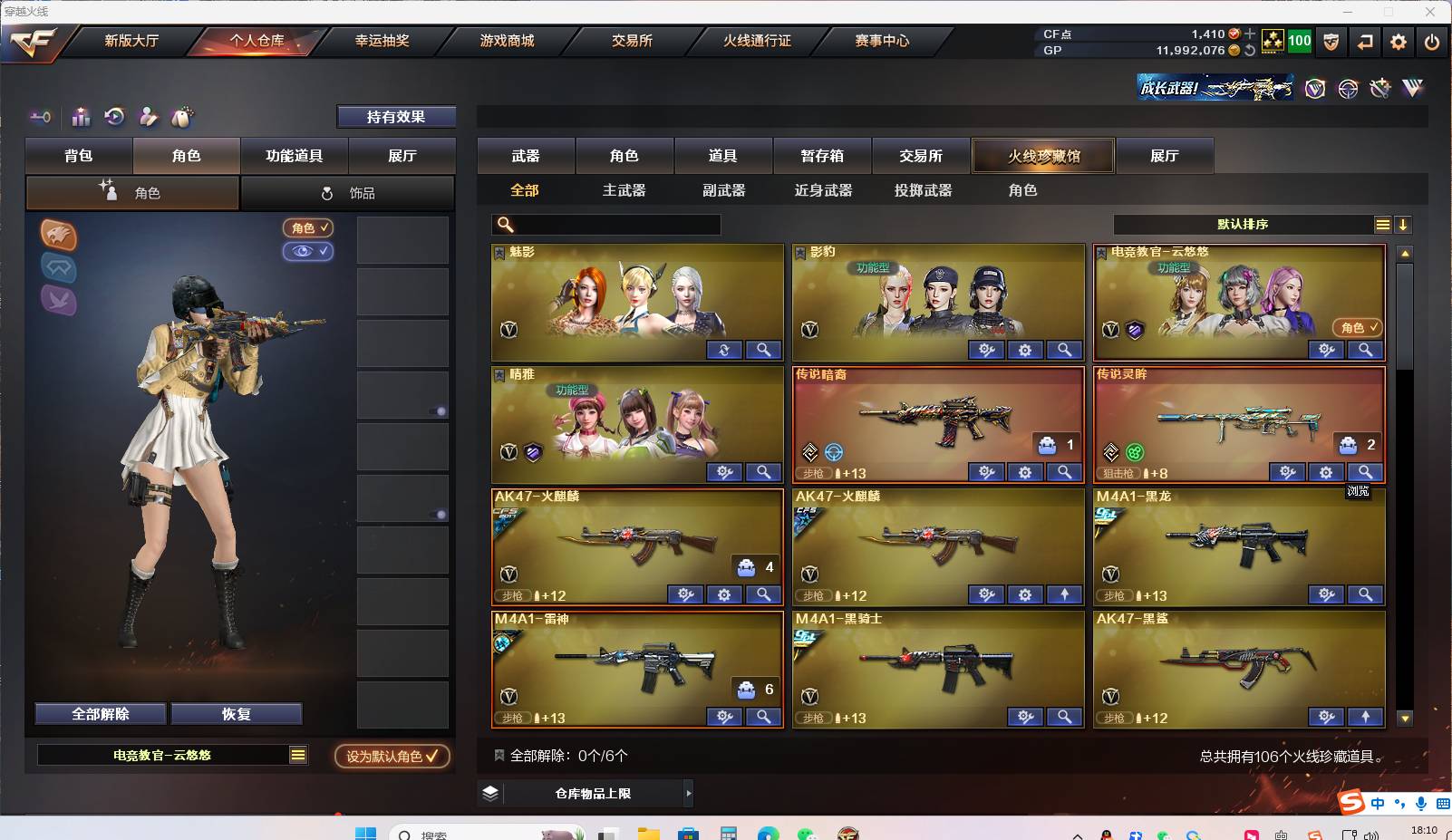Open the settings gear in top right
Viewport: 1452px width, 840px height.
pos(1399,42)
